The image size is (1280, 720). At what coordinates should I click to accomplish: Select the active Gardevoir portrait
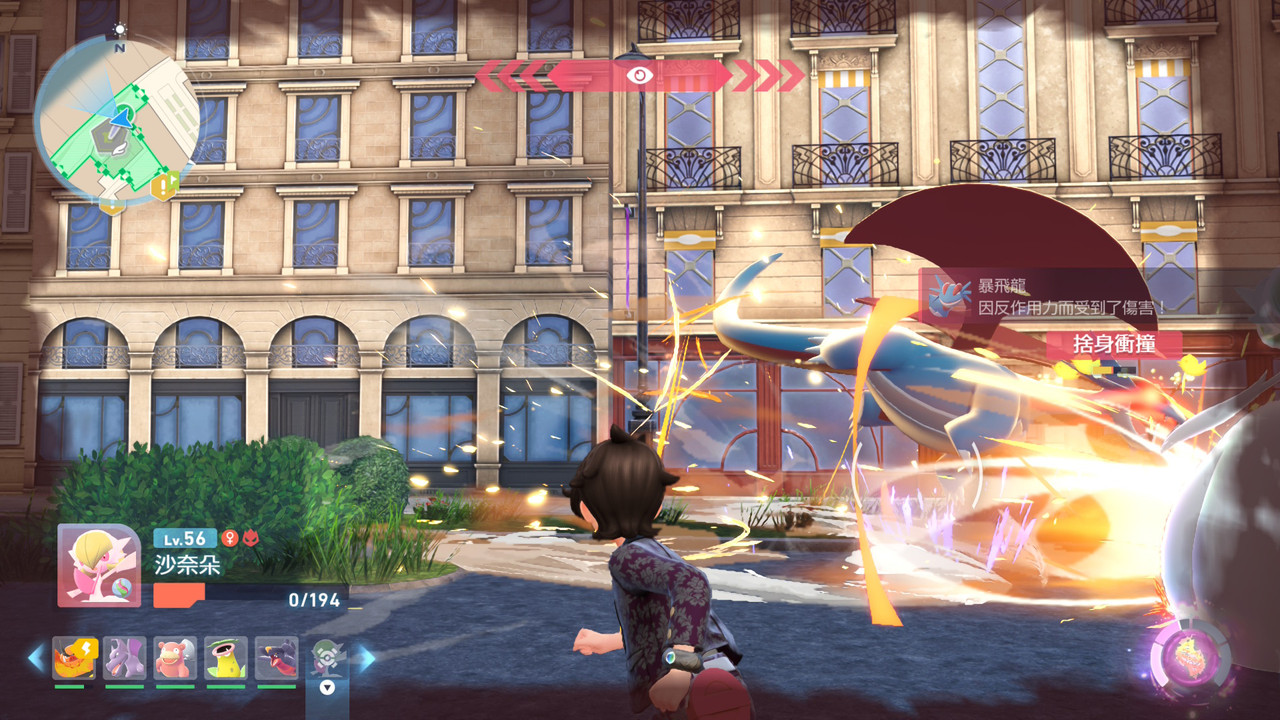coord(99,566)
